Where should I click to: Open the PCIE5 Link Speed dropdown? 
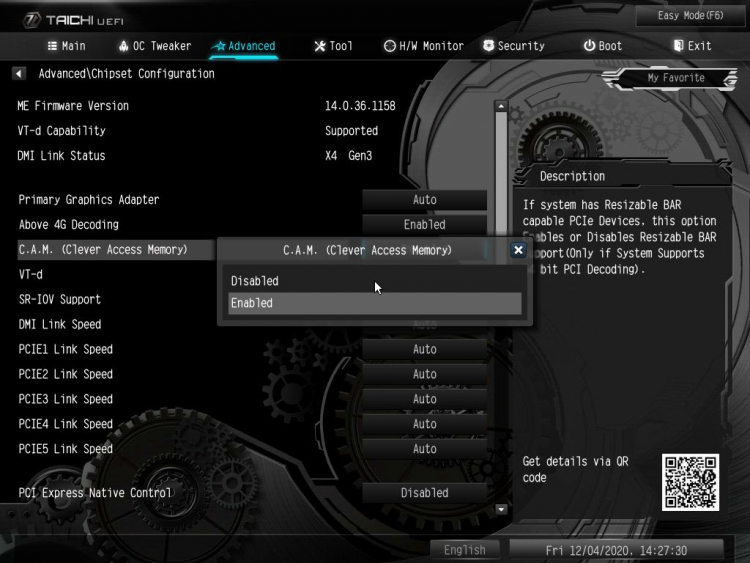pyautogui.click(x=424, y=449)
